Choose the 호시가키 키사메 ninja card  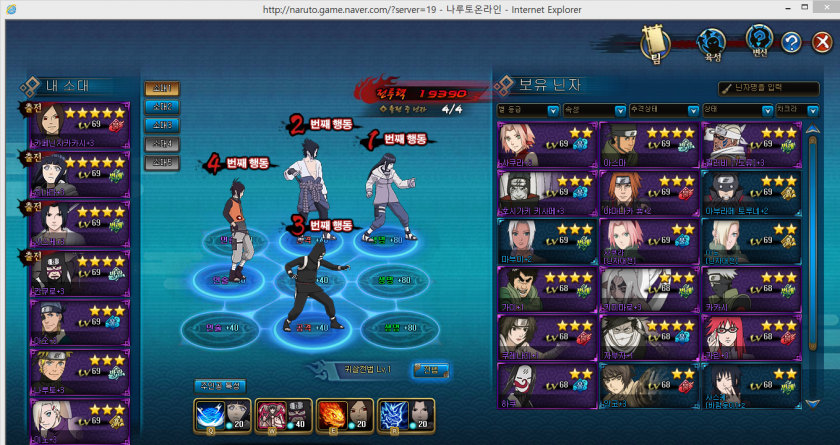tap(547, 192)
